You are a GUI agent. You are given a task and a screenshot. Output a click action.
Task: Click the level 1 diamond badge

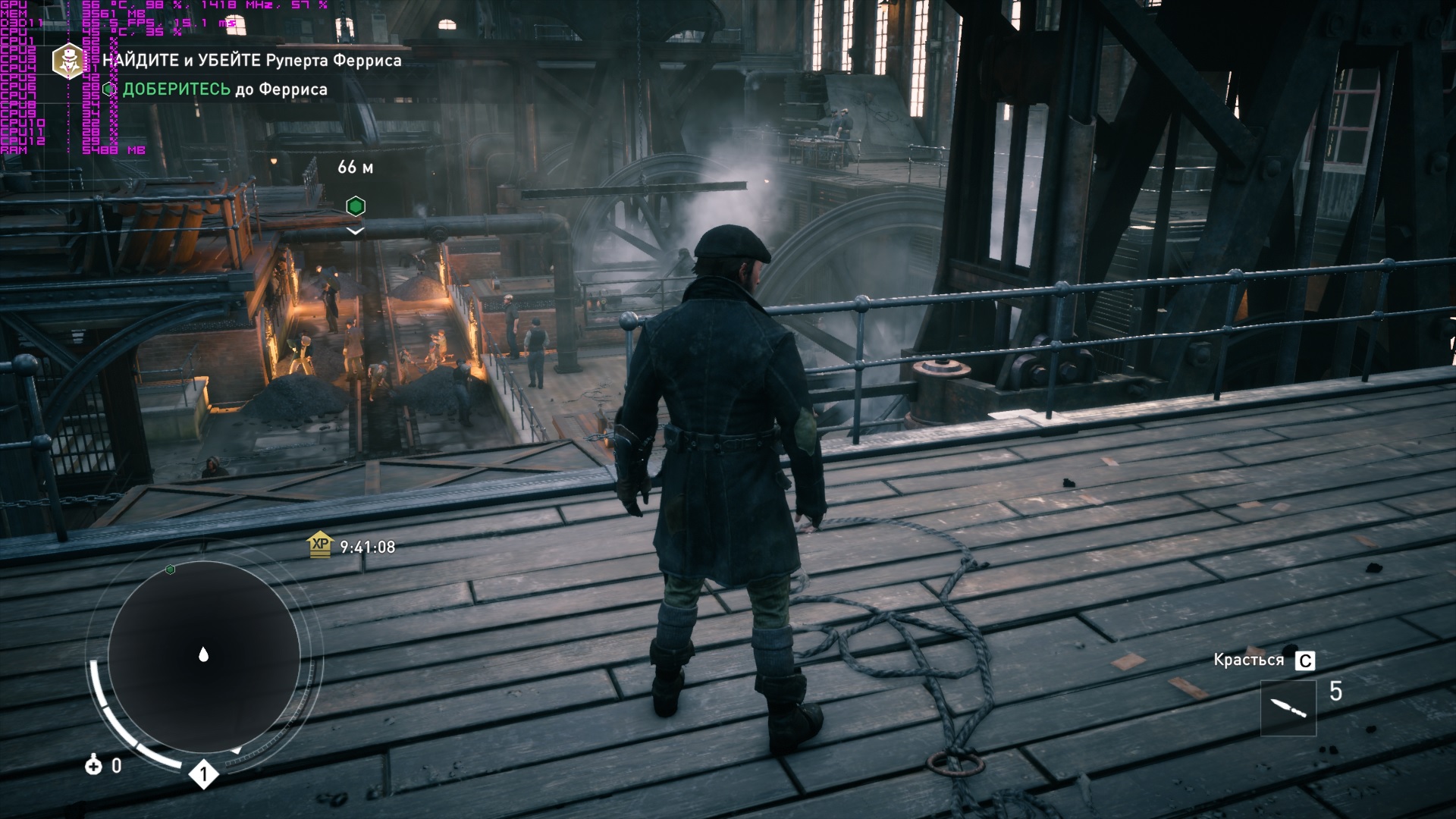pos(203,774)
